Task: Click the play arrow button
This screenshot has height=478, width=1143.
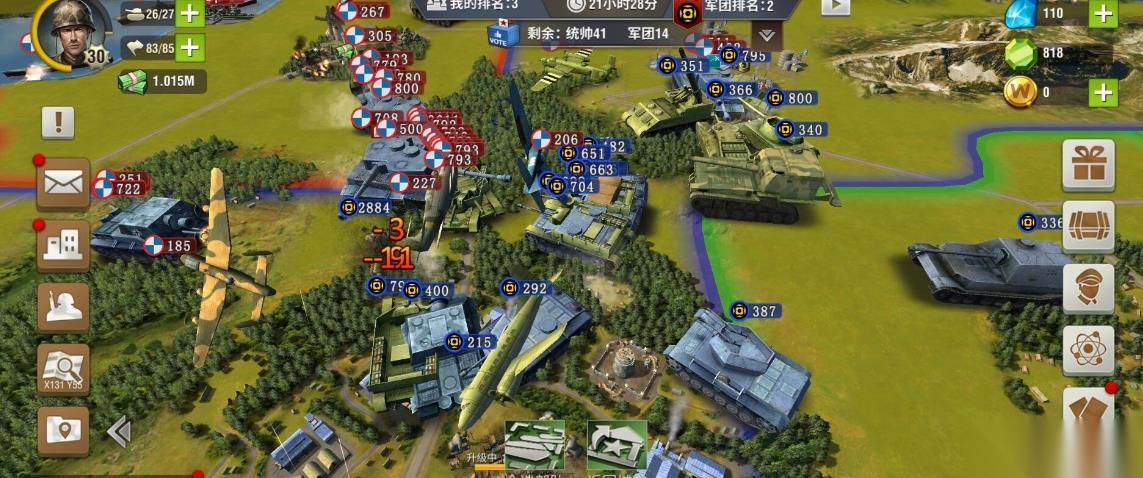Action: [x=835, y=5]
